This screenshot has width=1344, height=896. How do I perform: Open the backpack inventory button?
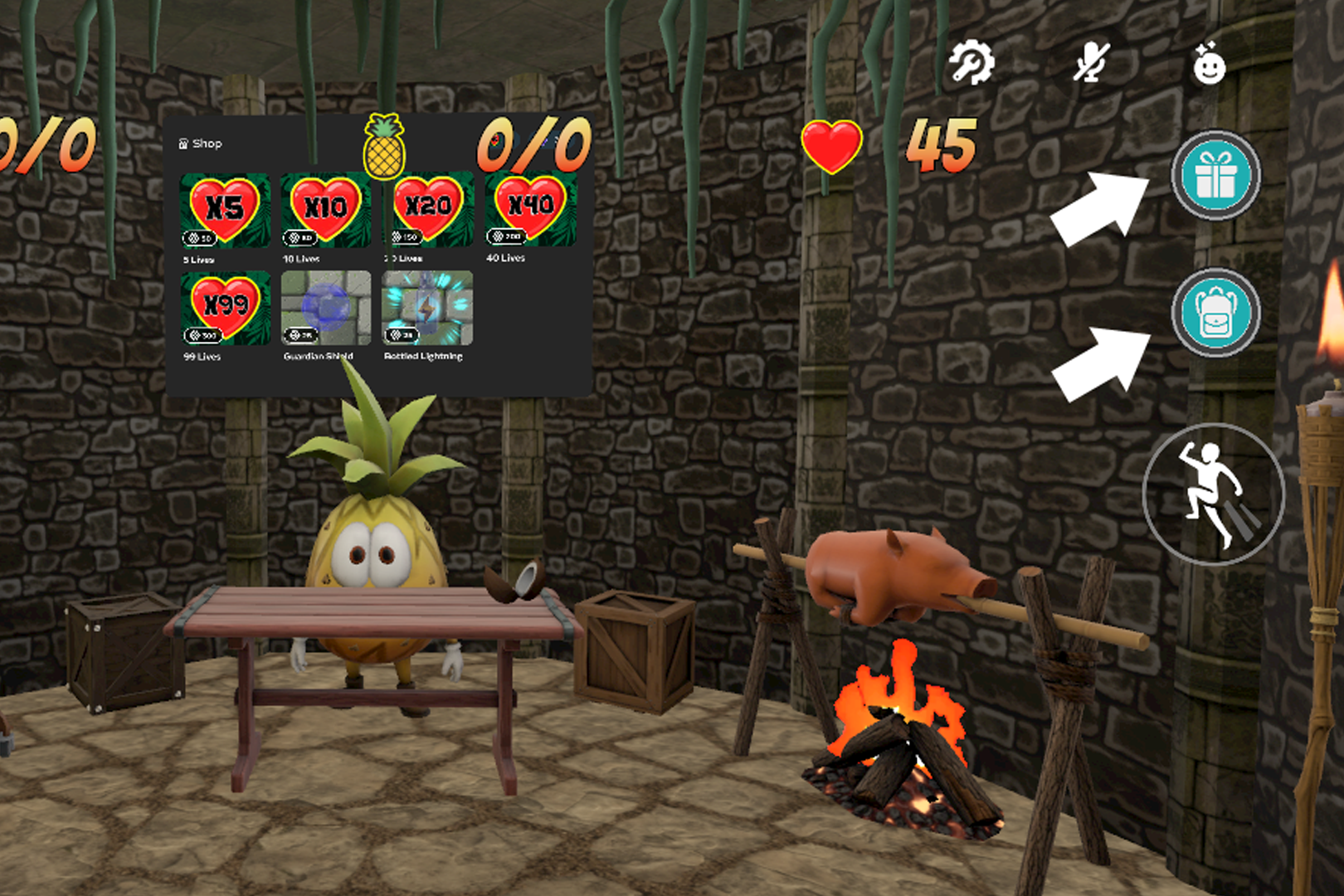[1215, 313]
